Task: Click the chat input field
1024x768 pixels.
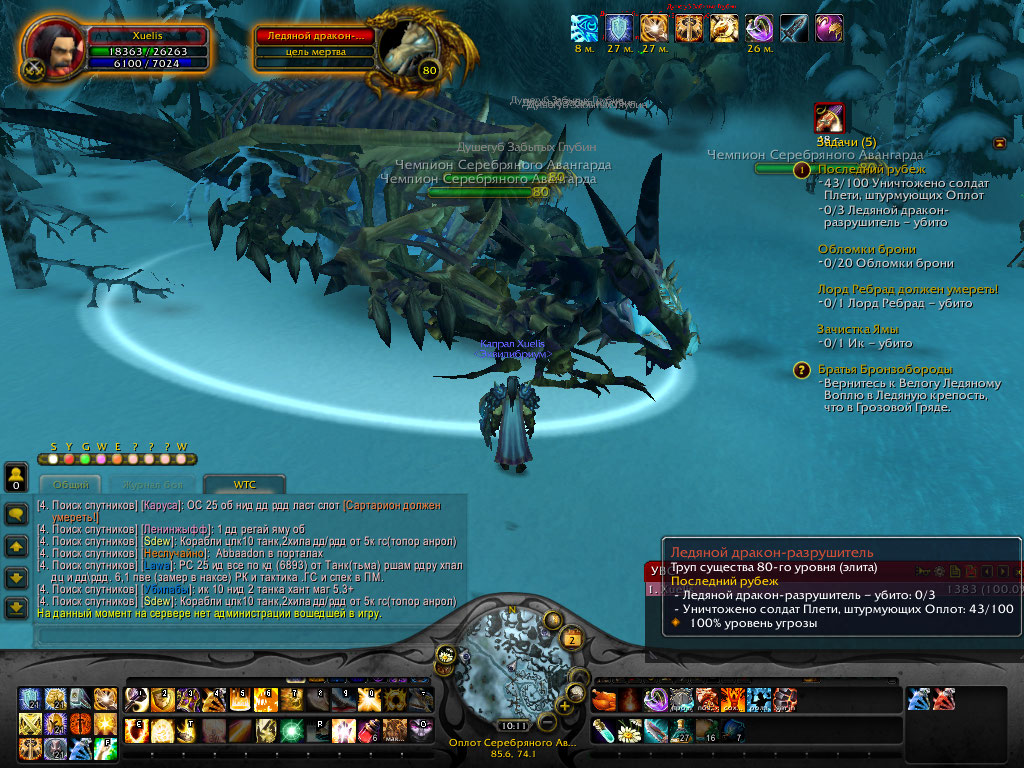Action: click(x=240, y=634)
